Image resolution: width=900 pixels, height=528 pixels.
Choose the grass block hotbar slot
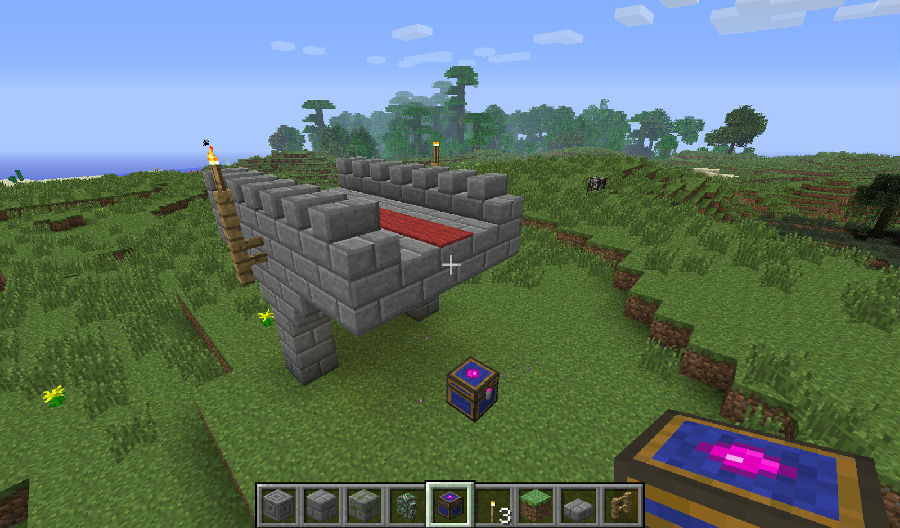point(535,504)
